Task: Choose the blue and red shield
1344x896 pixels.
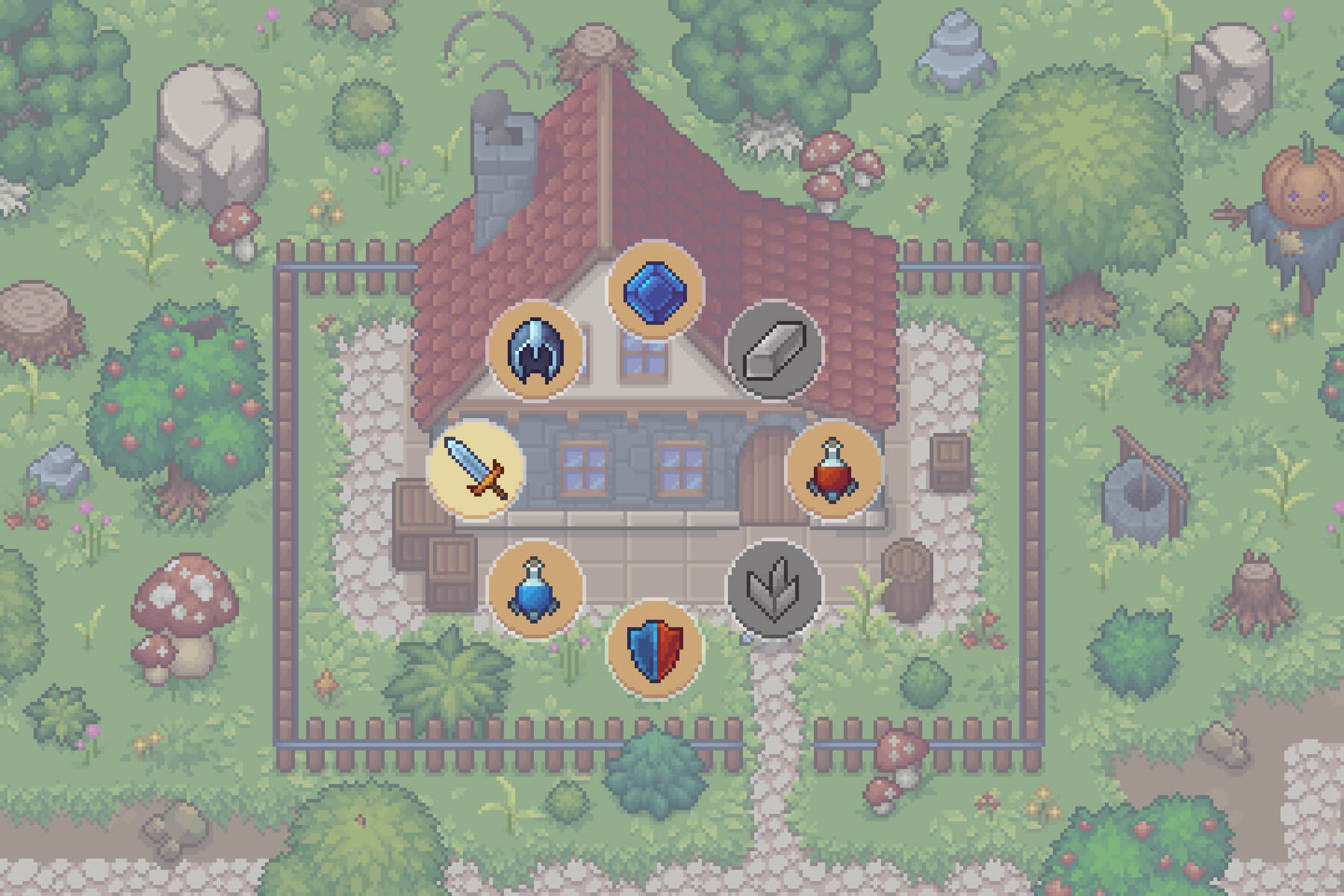Action: 655,648
